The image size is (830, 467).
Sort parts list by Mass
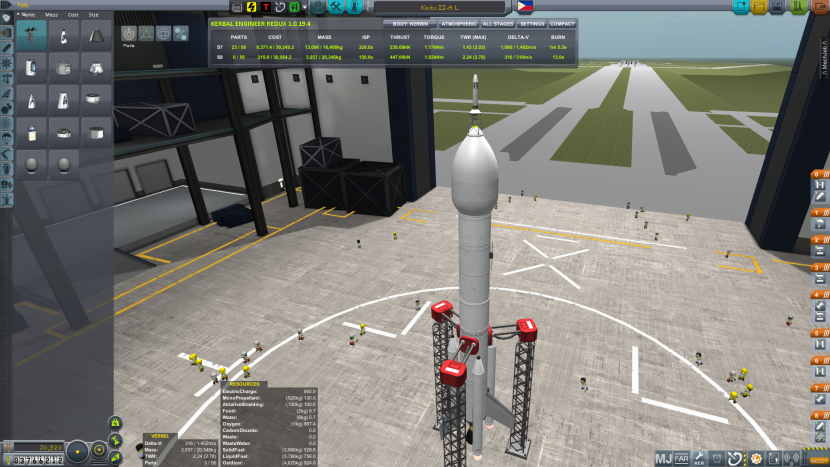[x=51, y=15]
